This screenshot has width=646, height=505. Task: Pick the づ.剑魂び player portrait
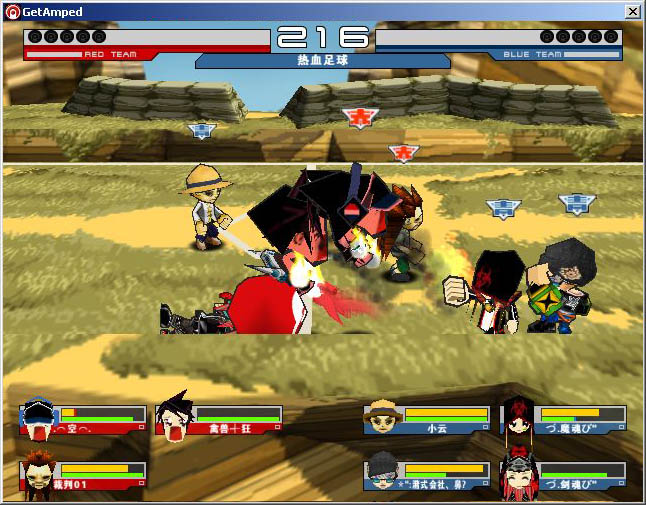tap(520, 474)
